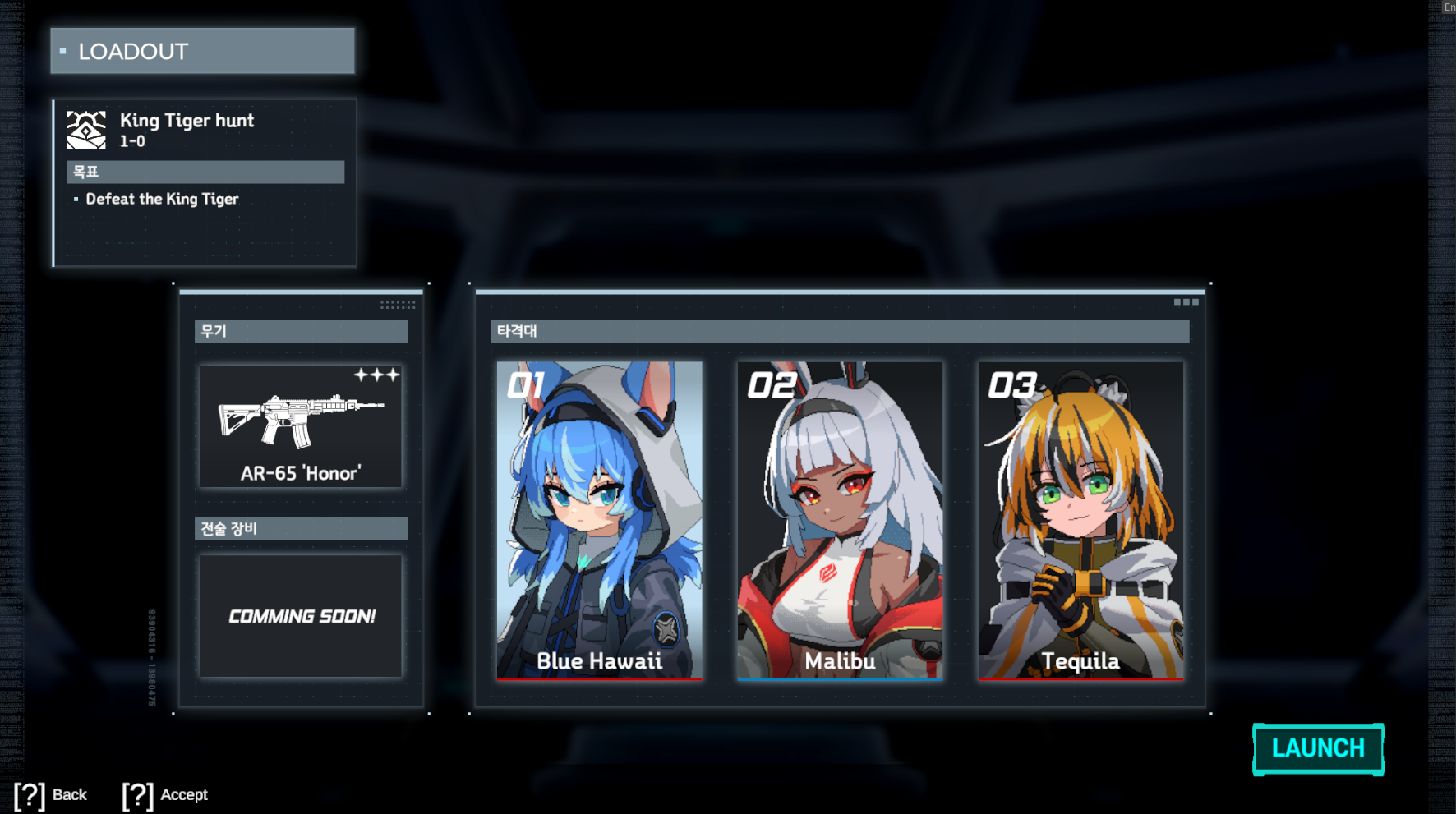
Task: Toggle selection of squad member Blue Hawaii
Action: (x=598, y=517)
